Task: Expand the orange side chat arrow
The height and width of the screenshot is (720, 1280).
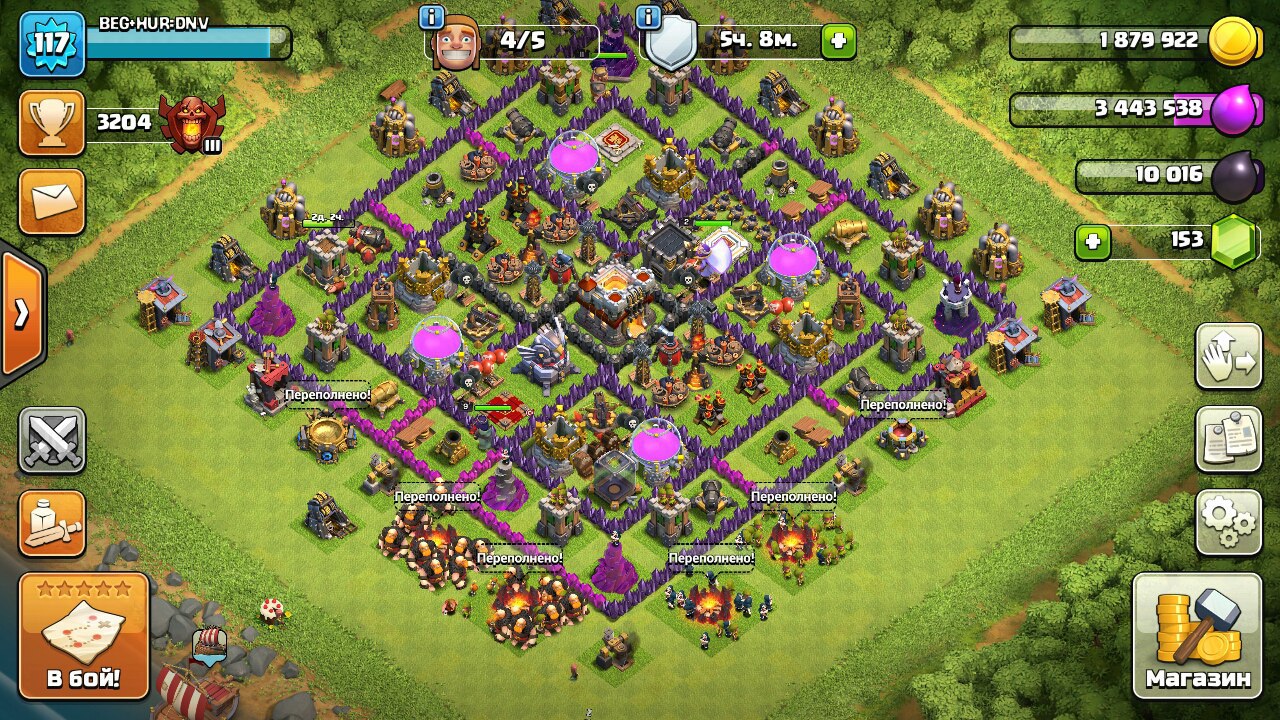Action: 21,314
